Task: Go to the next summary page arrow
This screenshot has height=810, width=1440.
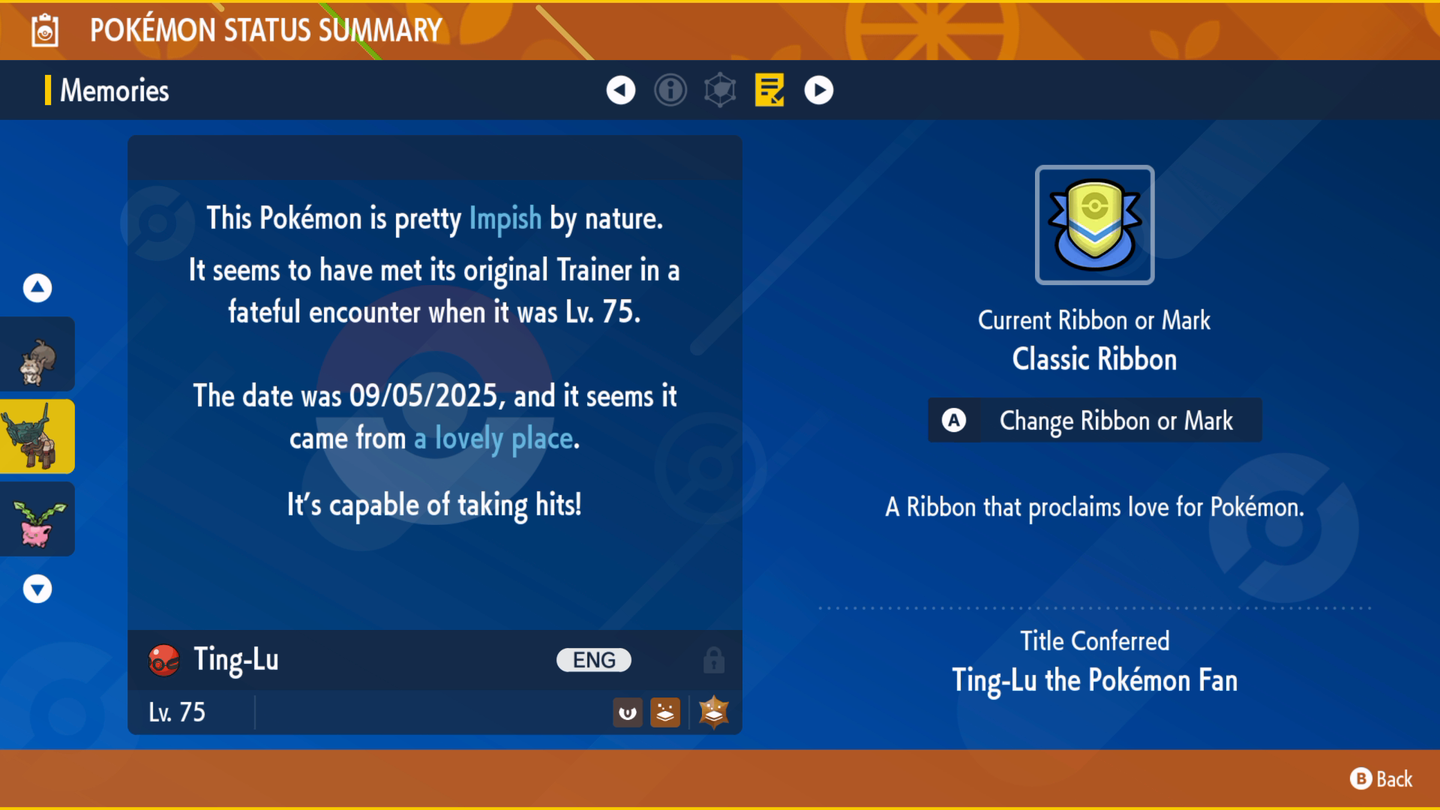Action: [x=819, y=90]
